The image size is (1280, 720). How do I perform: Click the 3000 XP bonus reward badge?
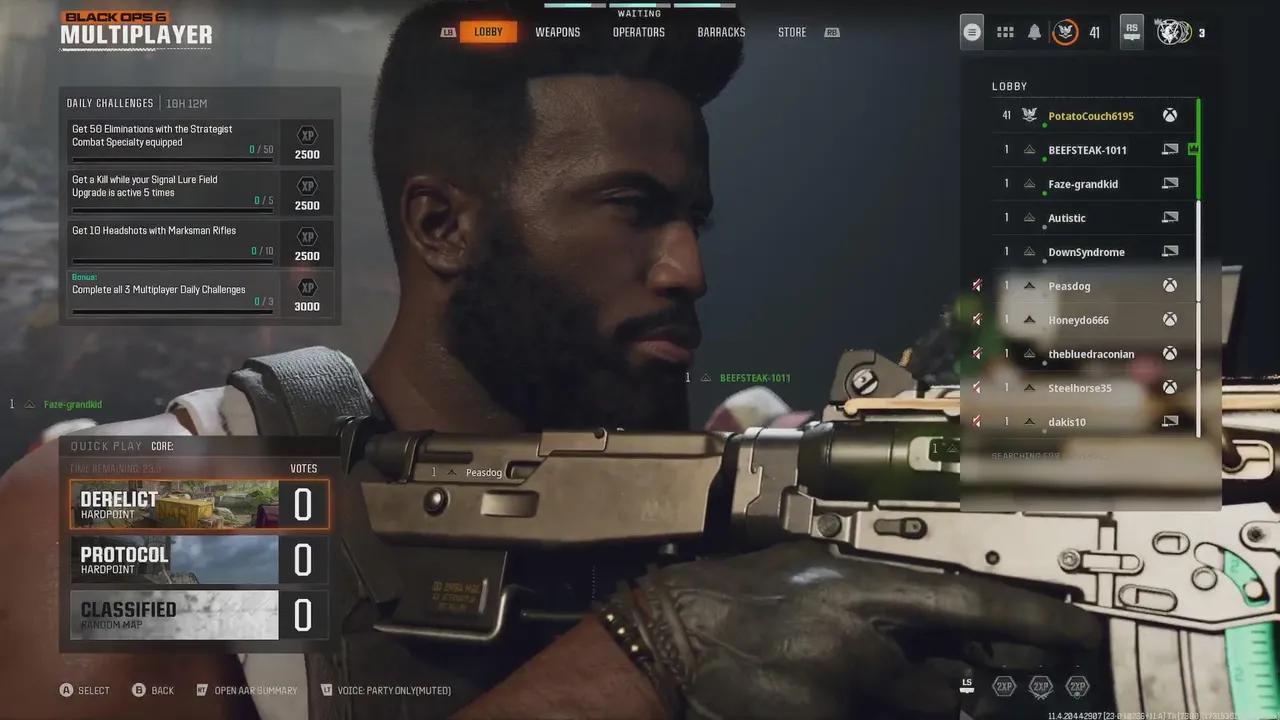tap(307, 296)
